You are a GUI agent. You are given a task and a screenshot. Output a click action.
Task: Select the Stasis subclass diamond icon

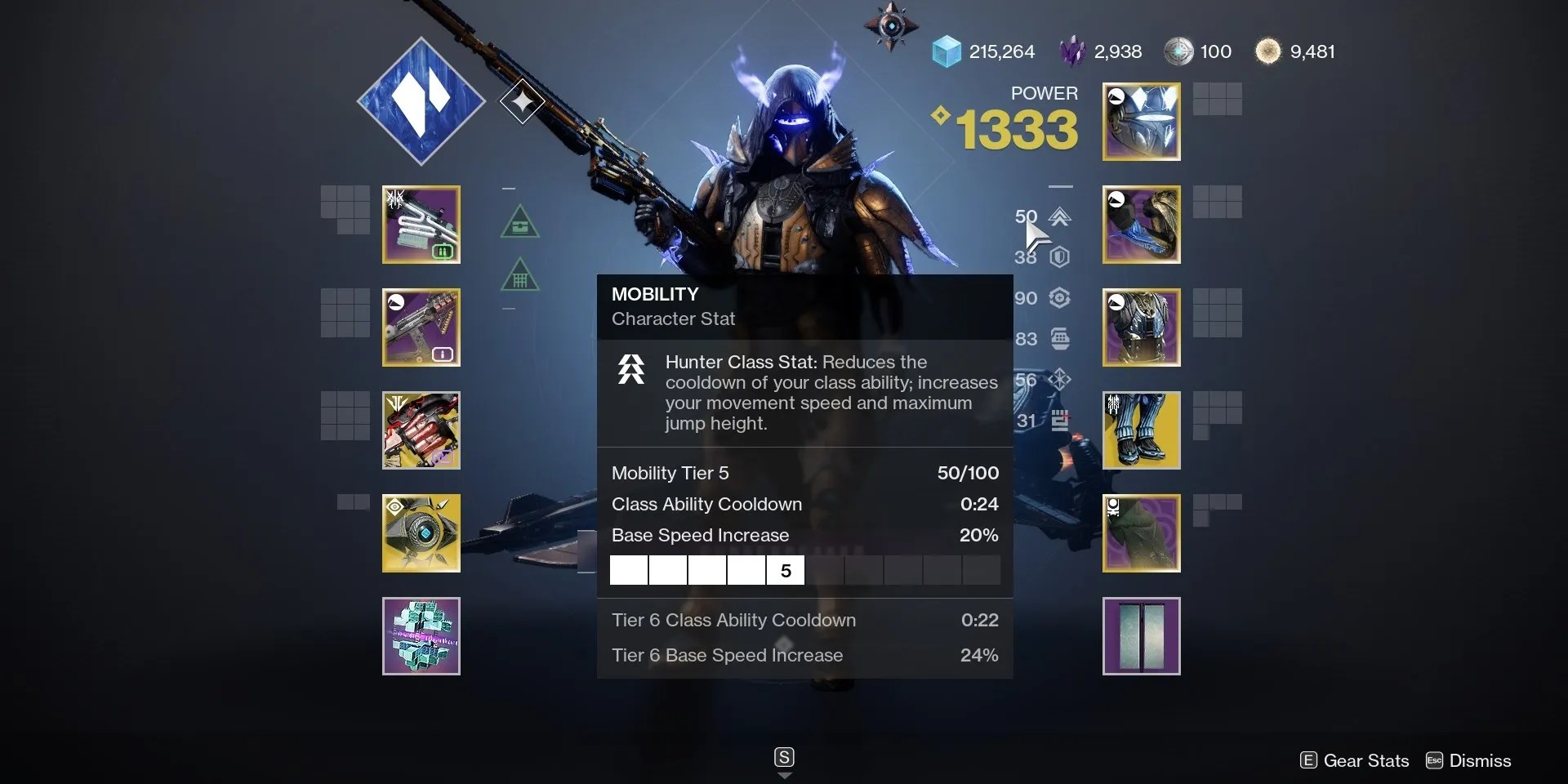pyautogui.click(x=421, y=100)
